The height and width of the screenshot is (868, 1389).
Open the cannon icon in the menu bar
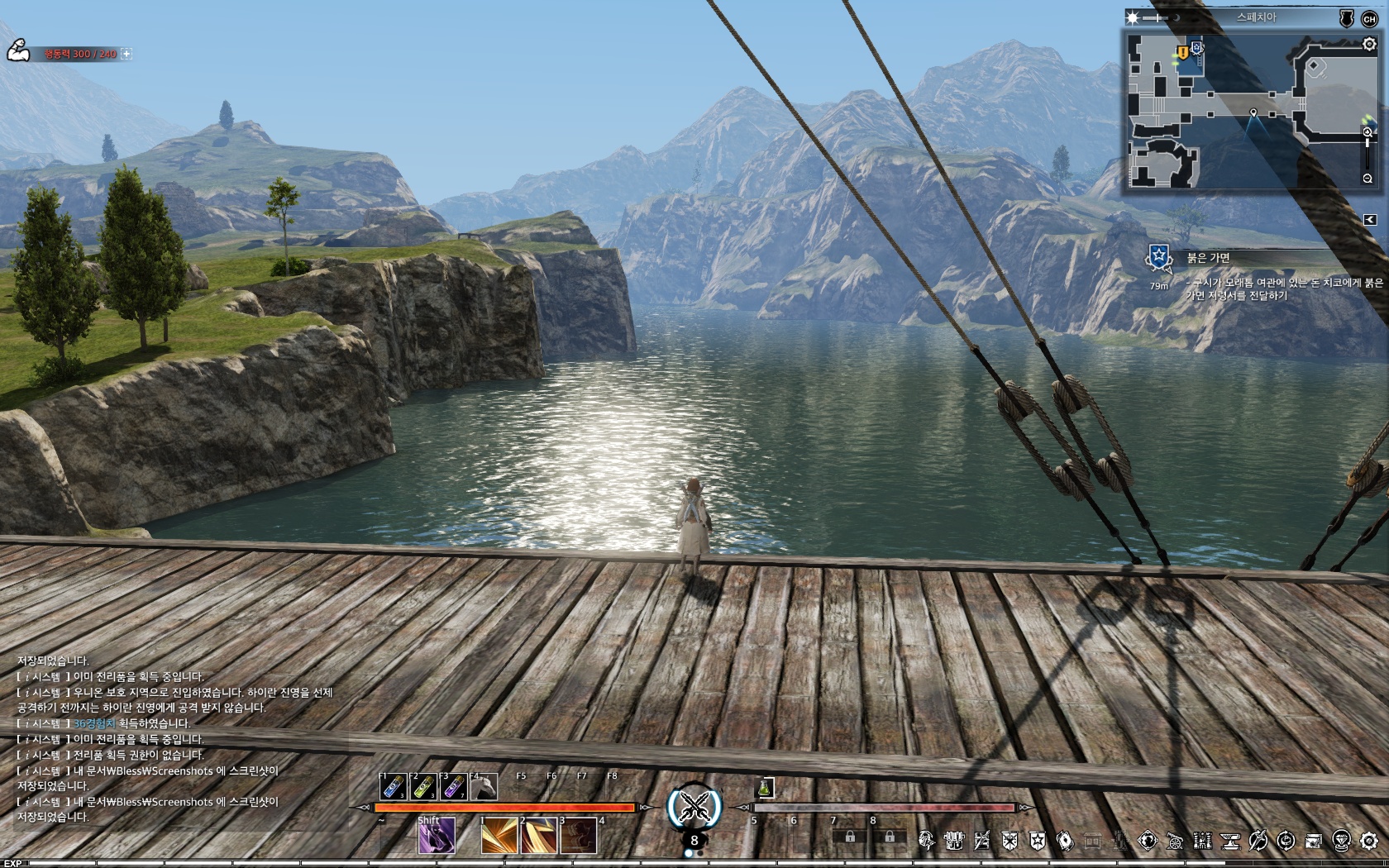click(x=1175, y=841)
